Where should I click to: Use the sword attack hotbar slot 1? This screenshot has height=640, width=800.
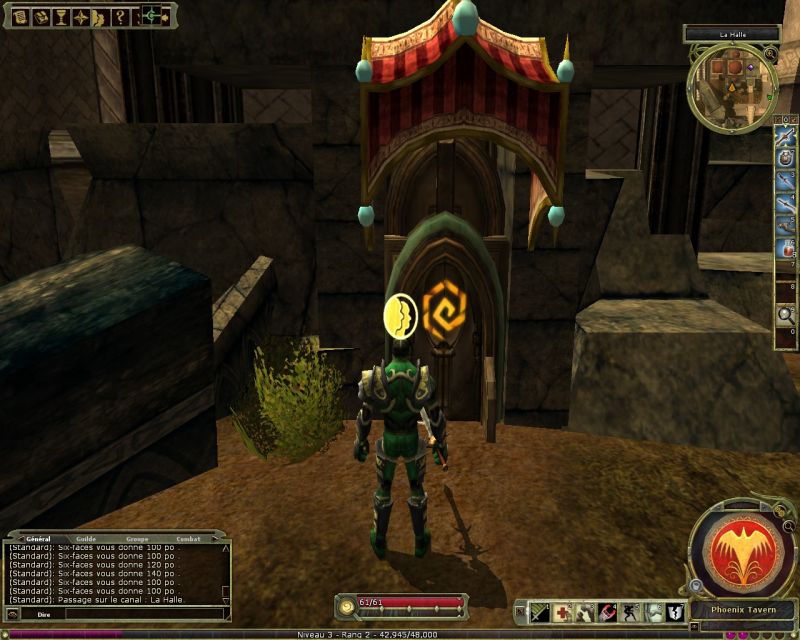540,612
